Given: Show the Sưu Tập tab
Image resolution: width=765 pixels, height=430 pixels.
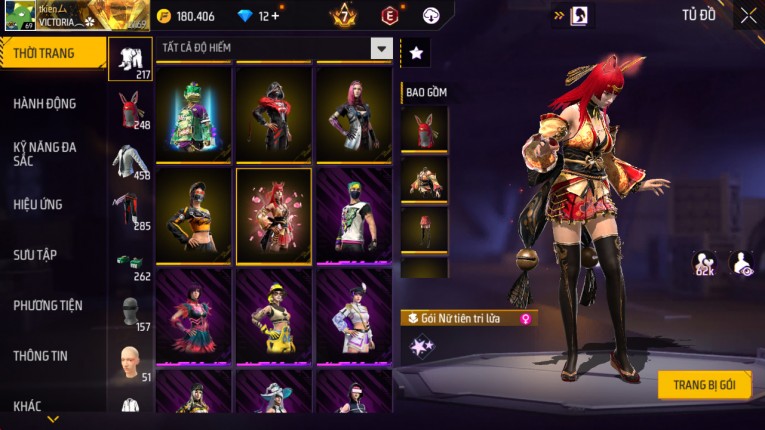Looking at the screenshot, I should [x=35, y=255].
